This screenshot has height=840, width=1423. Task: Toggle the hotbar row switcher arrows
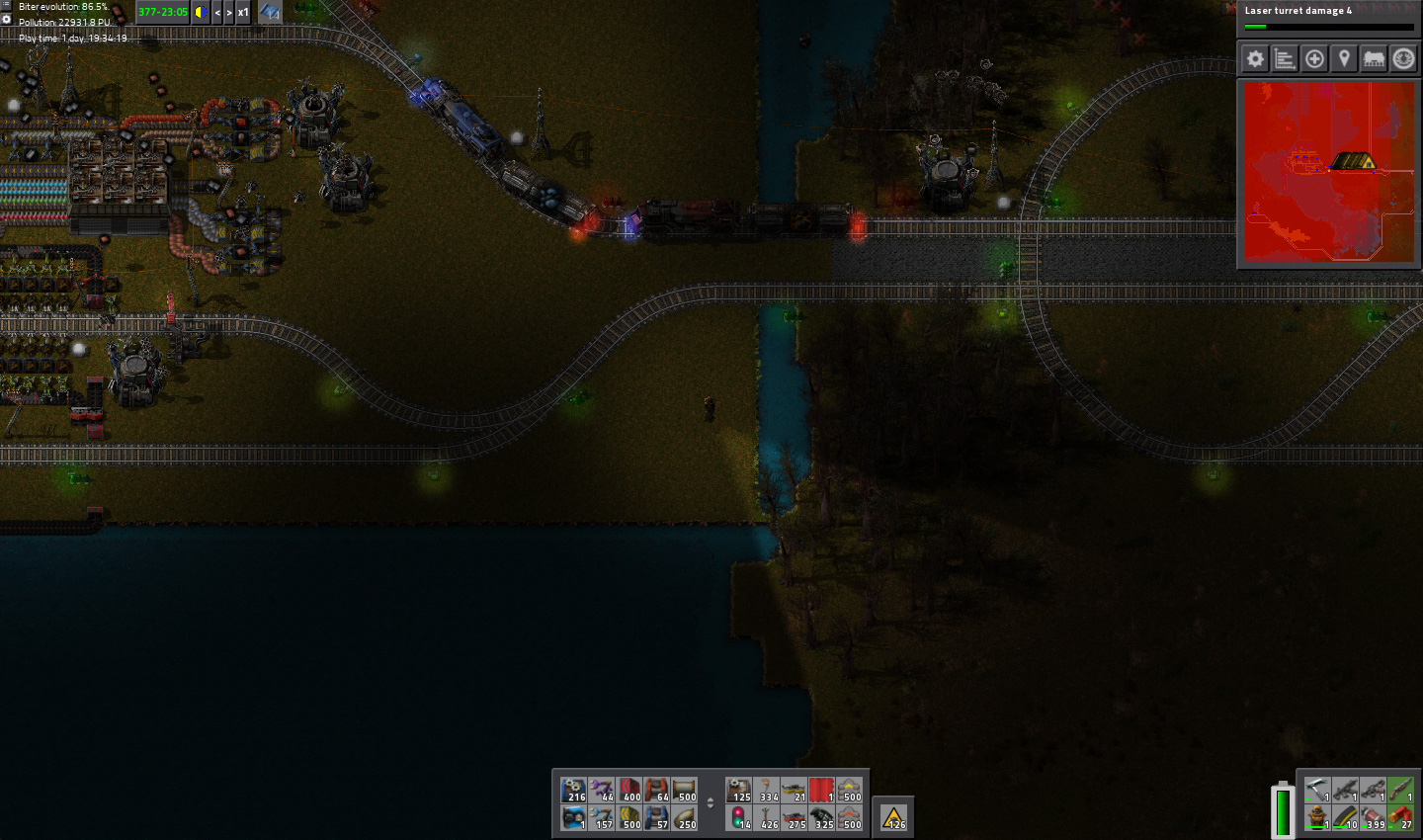(x=711, y=803)
